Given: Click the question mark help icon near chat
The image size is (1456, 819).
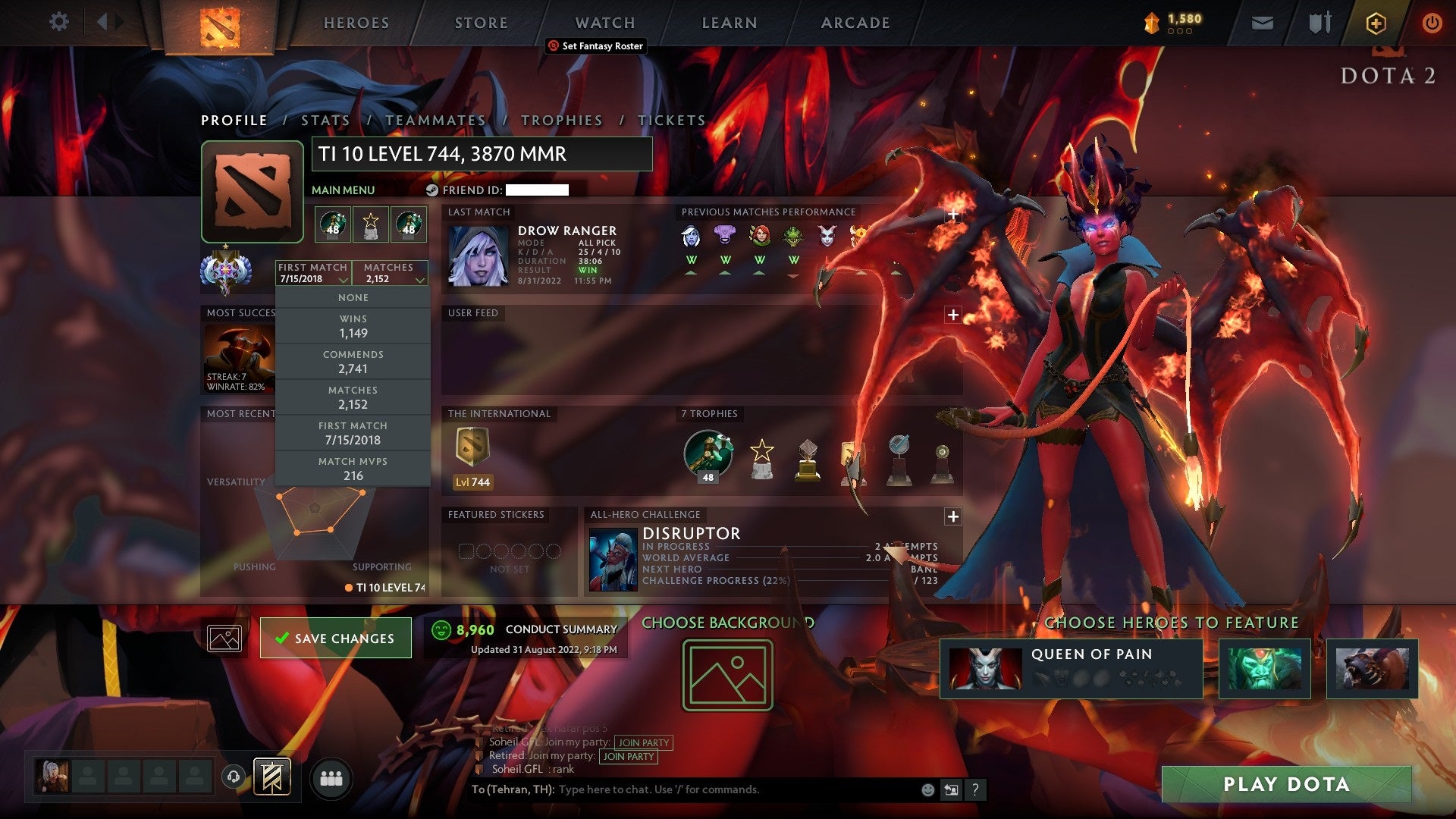Looking at the screenshot, I should point(975,789).
